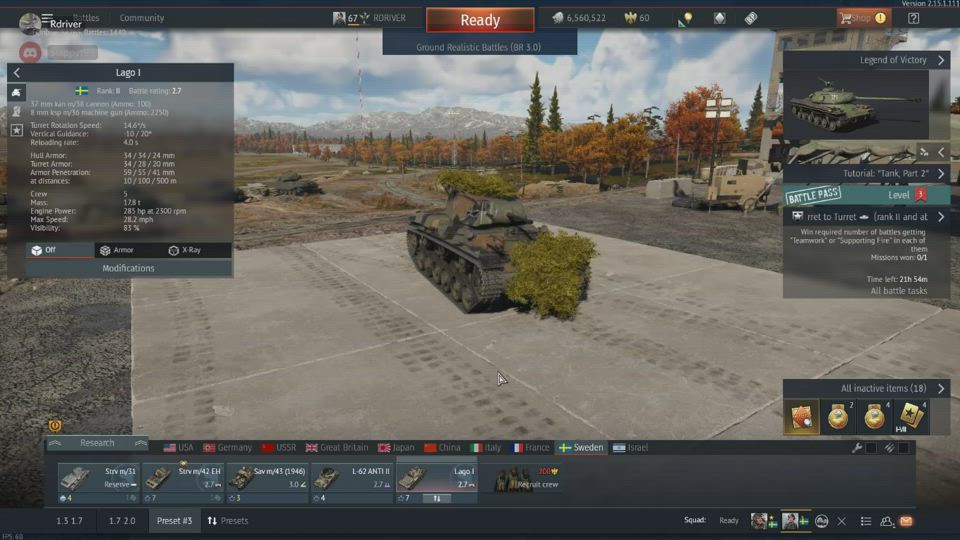Select the L-62 ANTI II vehicle slot

click(x=351, y=479)
